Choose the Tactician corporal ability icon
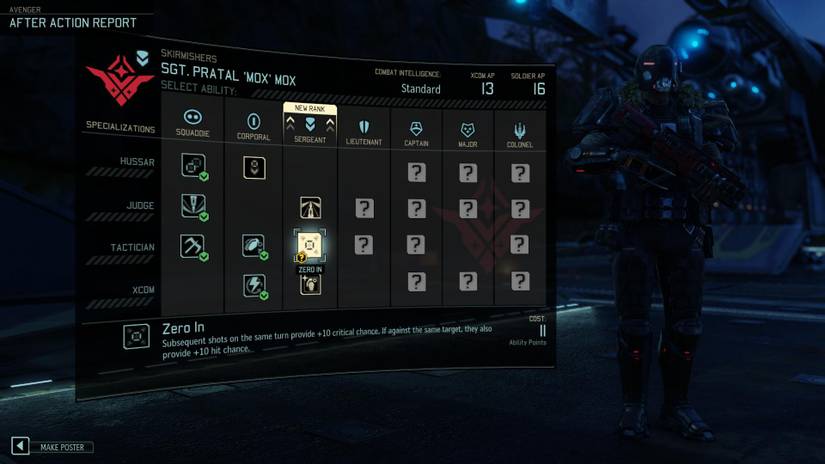825x464 pixels. [254, 246]
